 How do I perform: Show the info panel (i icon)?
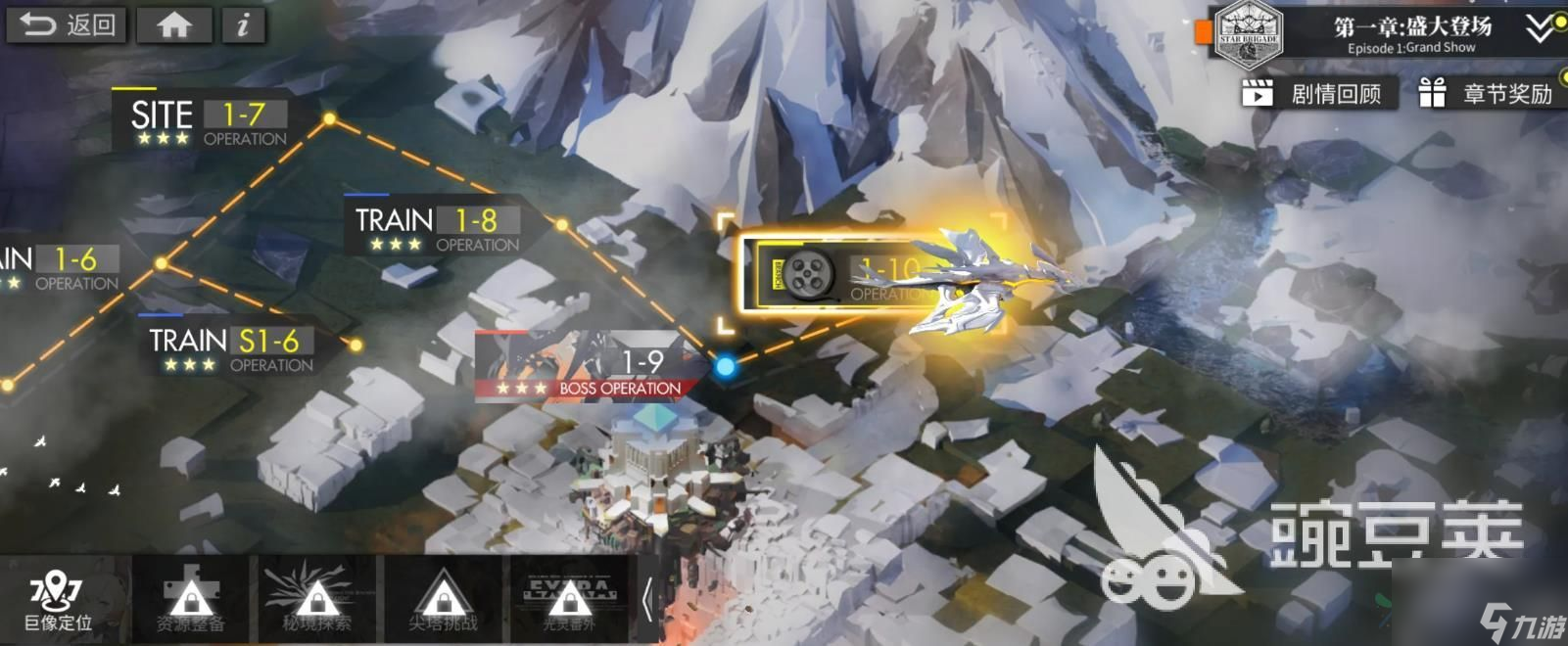(x=243, y=24)
